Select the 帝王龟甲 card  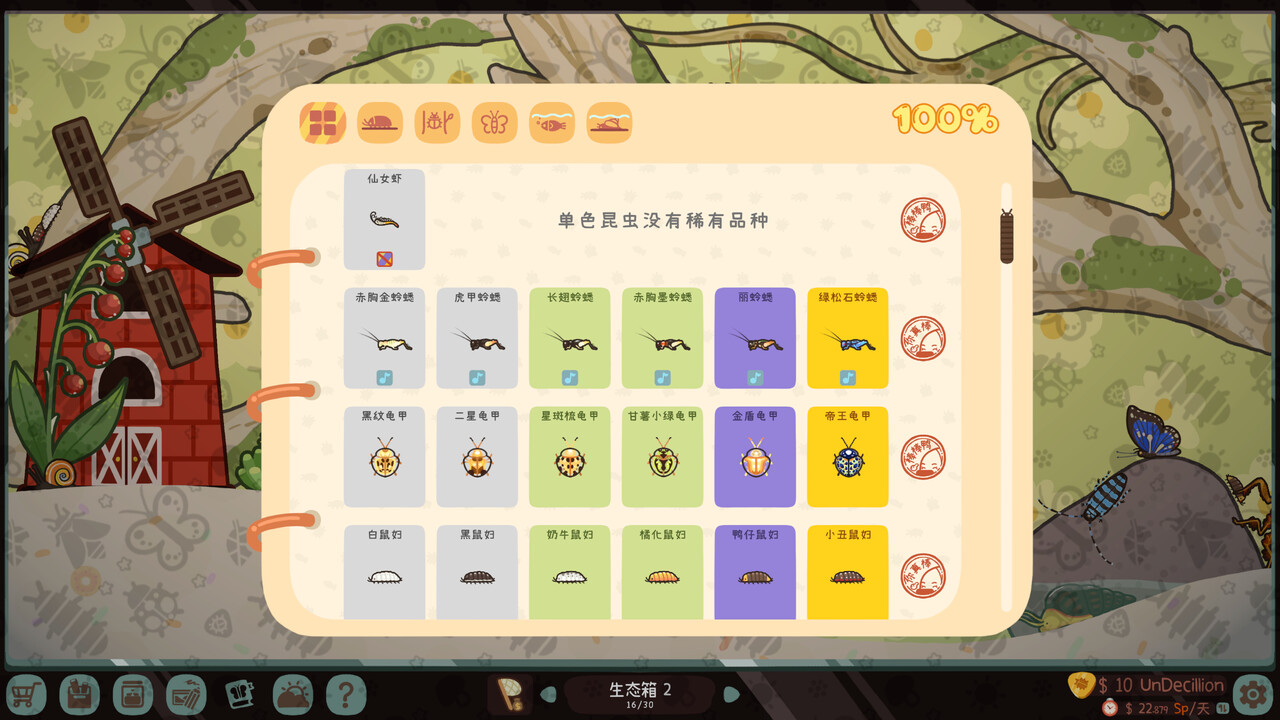click(848, 457)
